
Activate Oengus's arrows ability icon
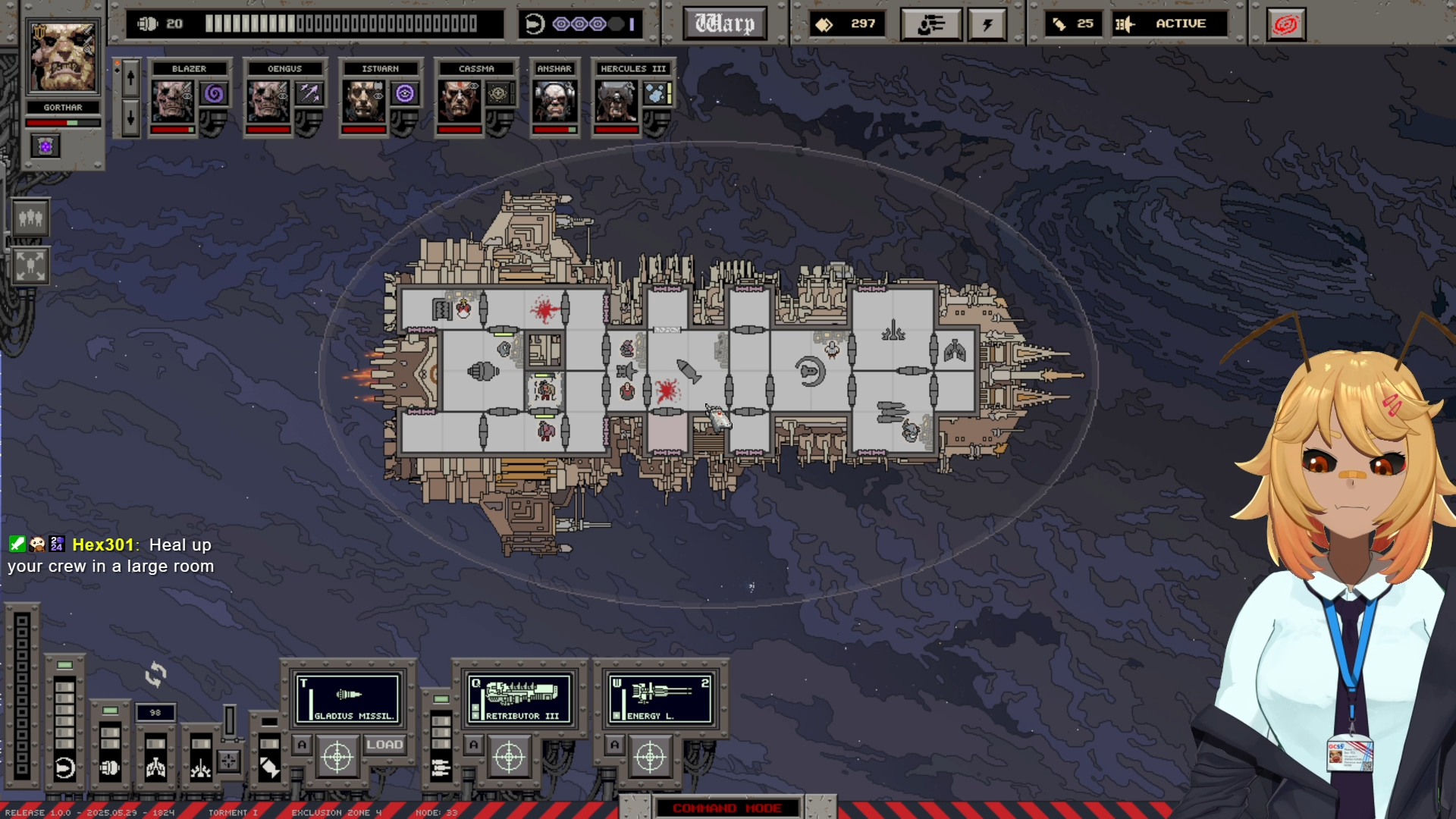click(309, 93)
